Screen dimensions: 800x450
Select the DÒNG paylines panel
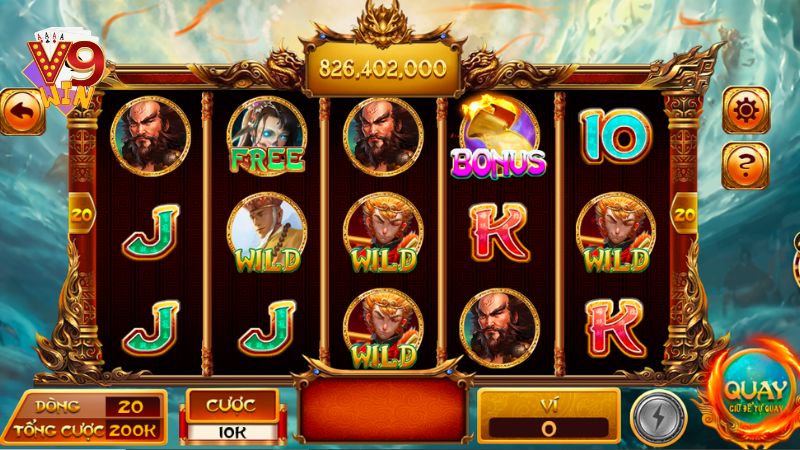(87, 406)
